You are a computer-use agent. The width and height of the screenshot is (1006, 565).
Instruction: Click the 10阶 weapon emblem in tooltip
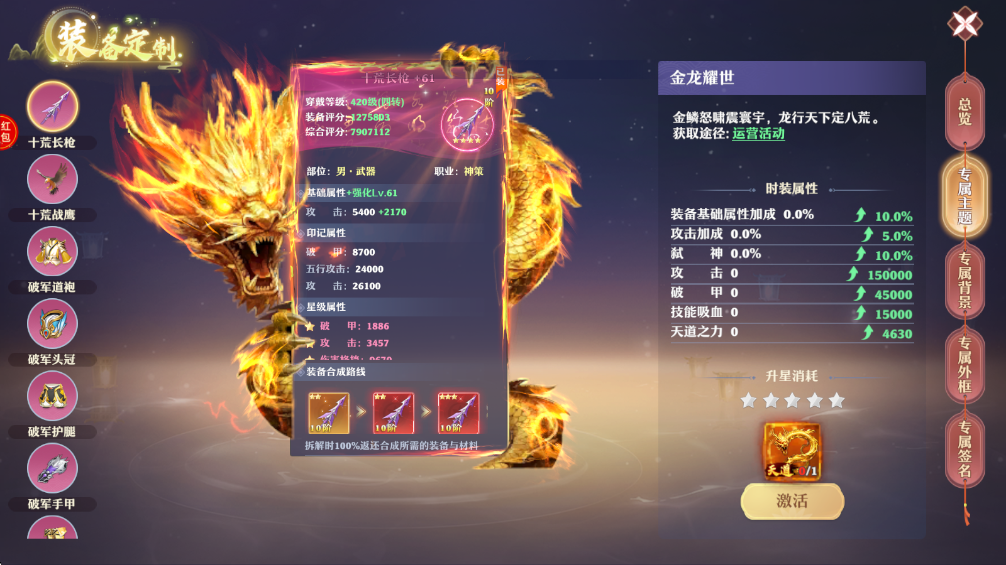466,125
